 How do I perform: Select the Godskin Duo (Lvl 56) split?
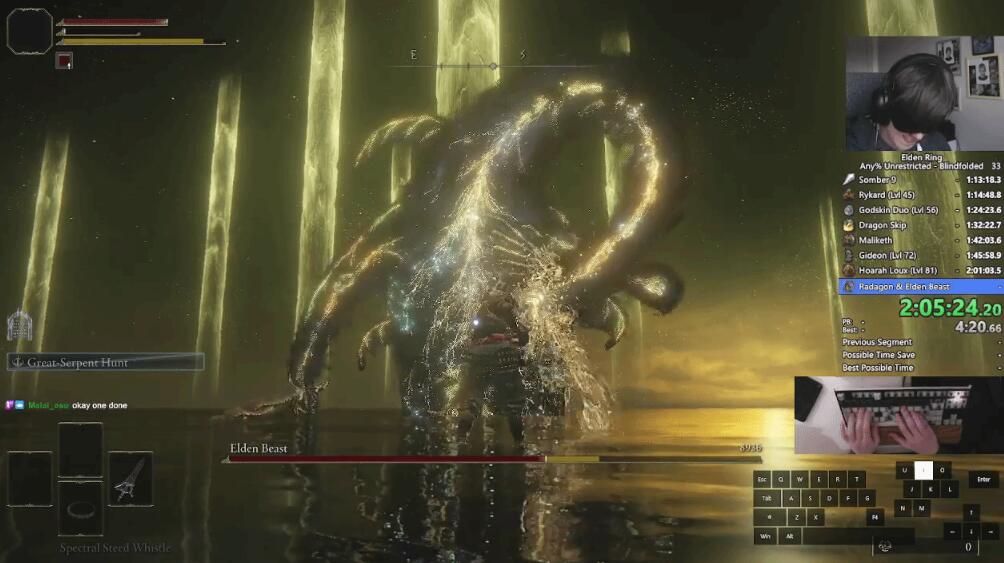tap(920, 210)
